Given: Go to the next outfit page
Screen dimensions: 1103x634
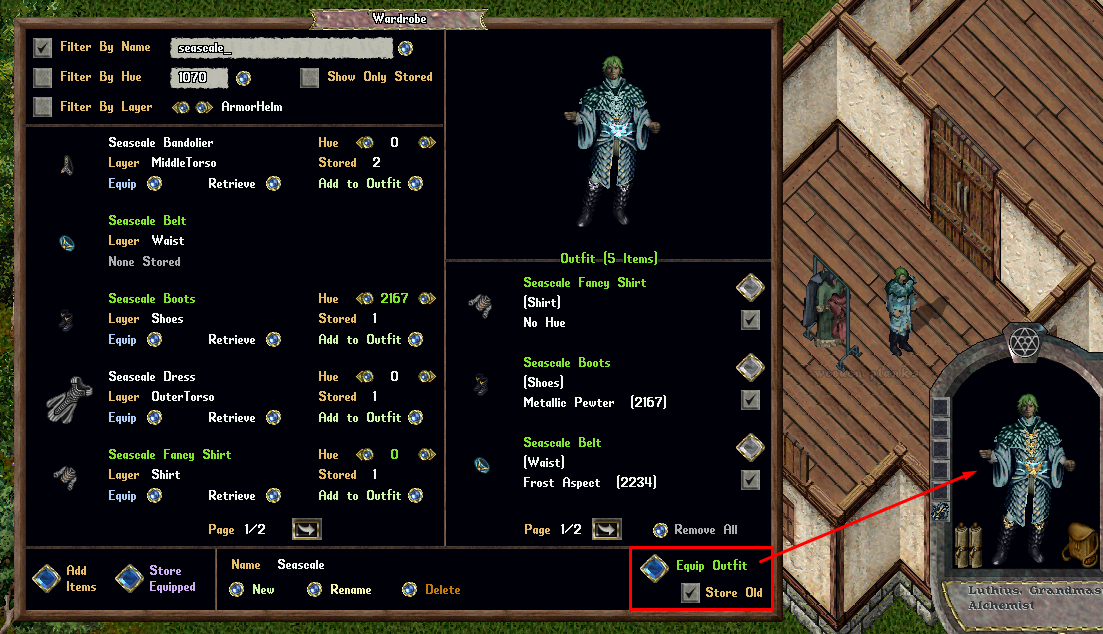Looking at the screenshot, I should (606, 529).
